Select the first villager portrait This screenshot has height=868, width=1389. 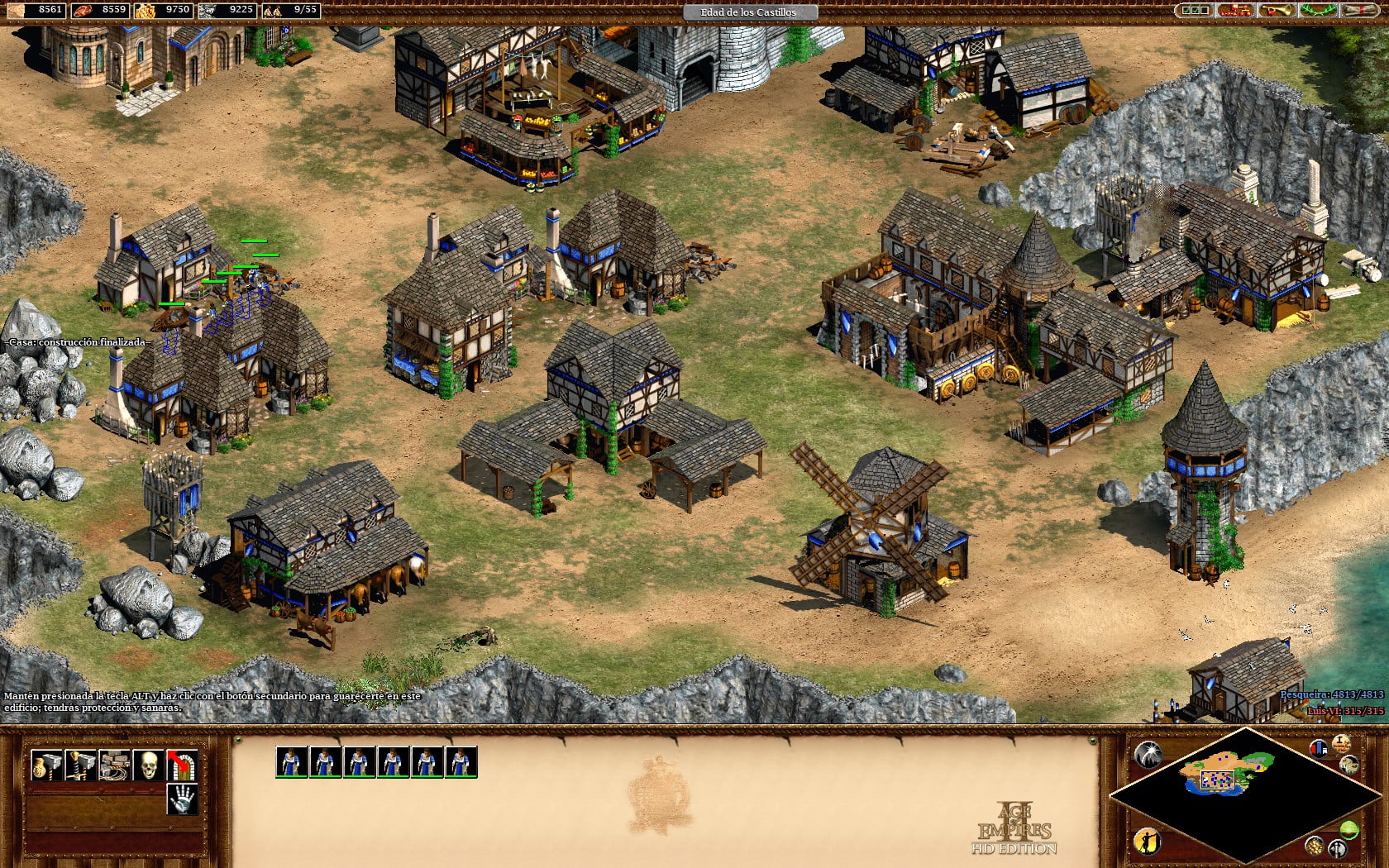pos(292,762)
